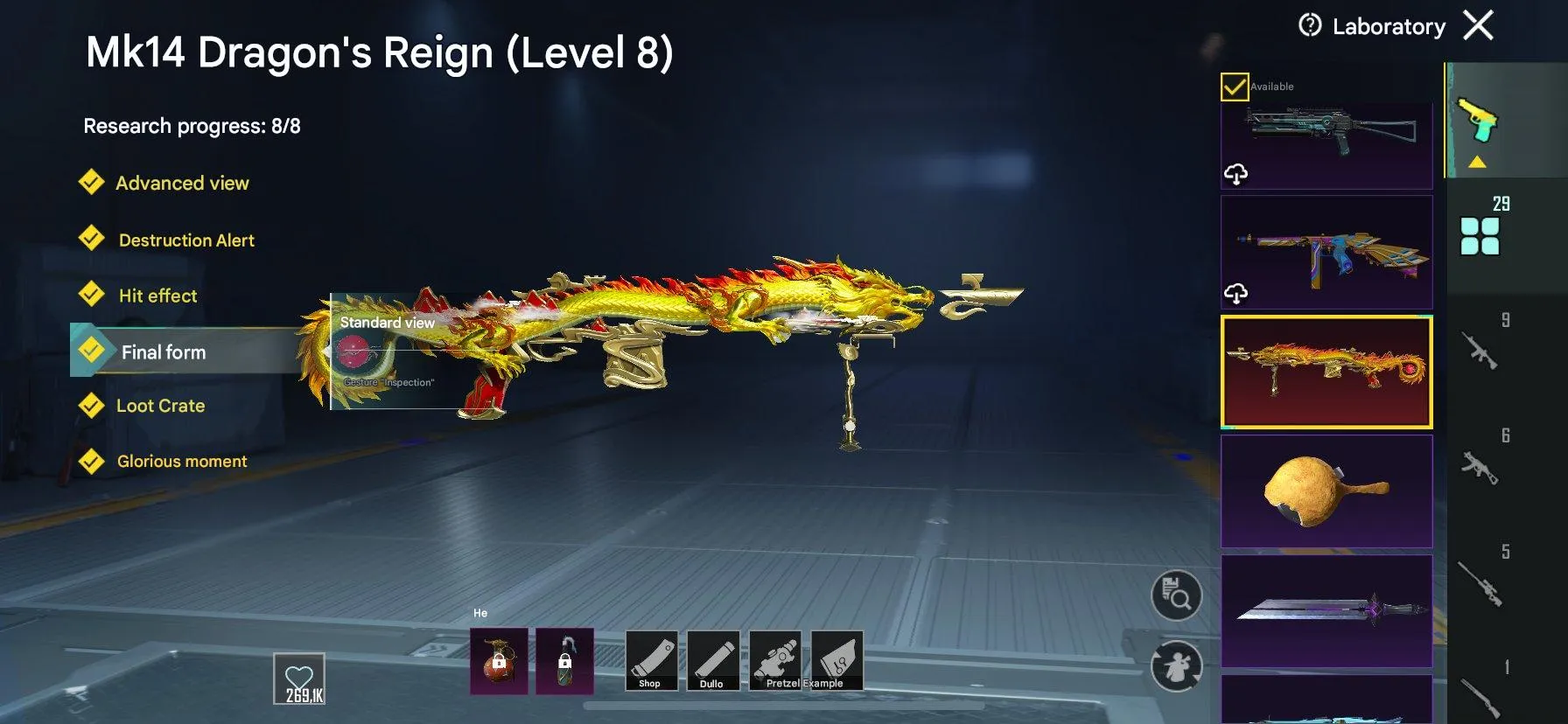Uncheck the Available filter checkbox
1568x724 pixels.
(1235, 86)
